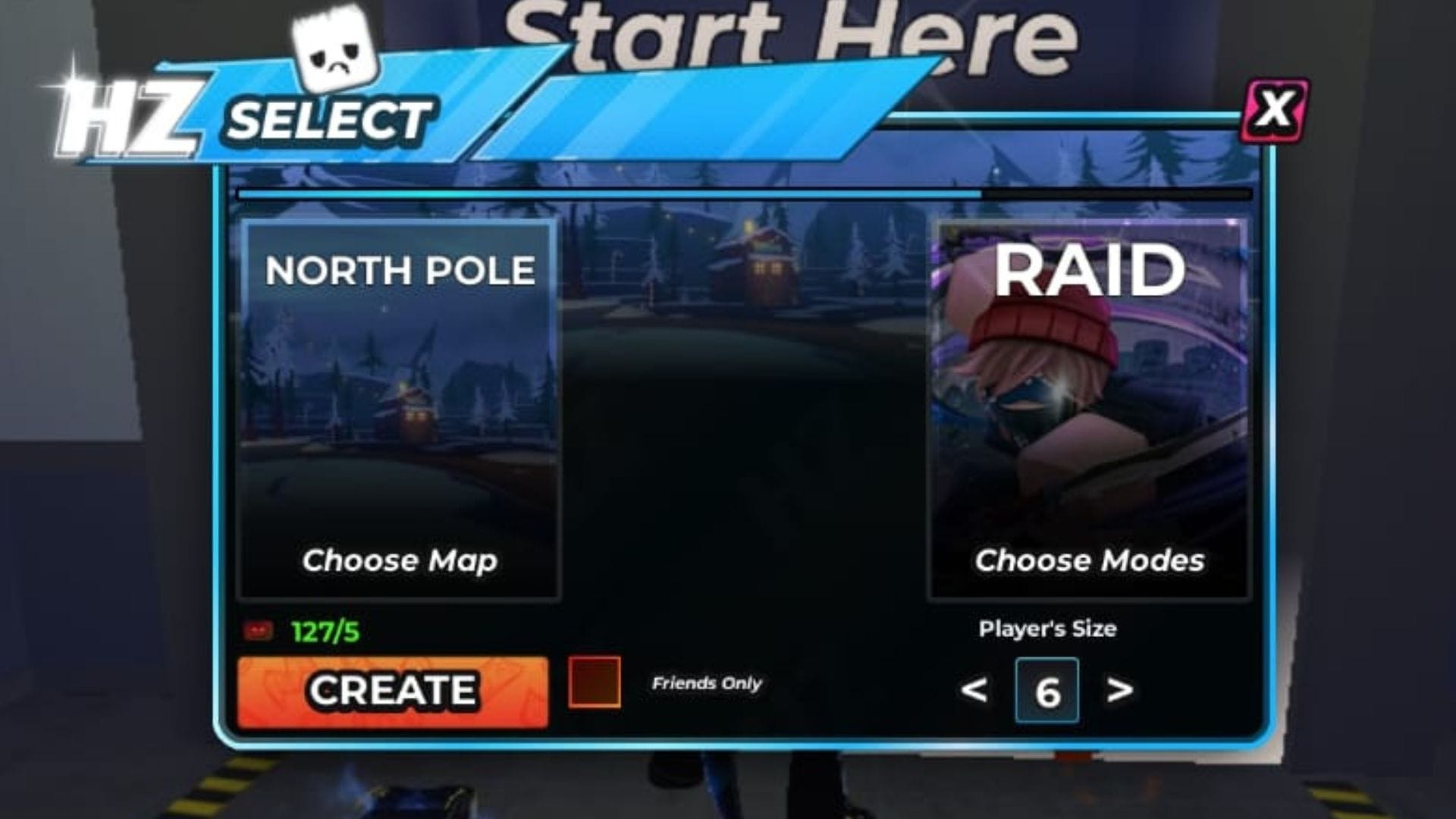Click the Friends Only label

click(705, 684)
